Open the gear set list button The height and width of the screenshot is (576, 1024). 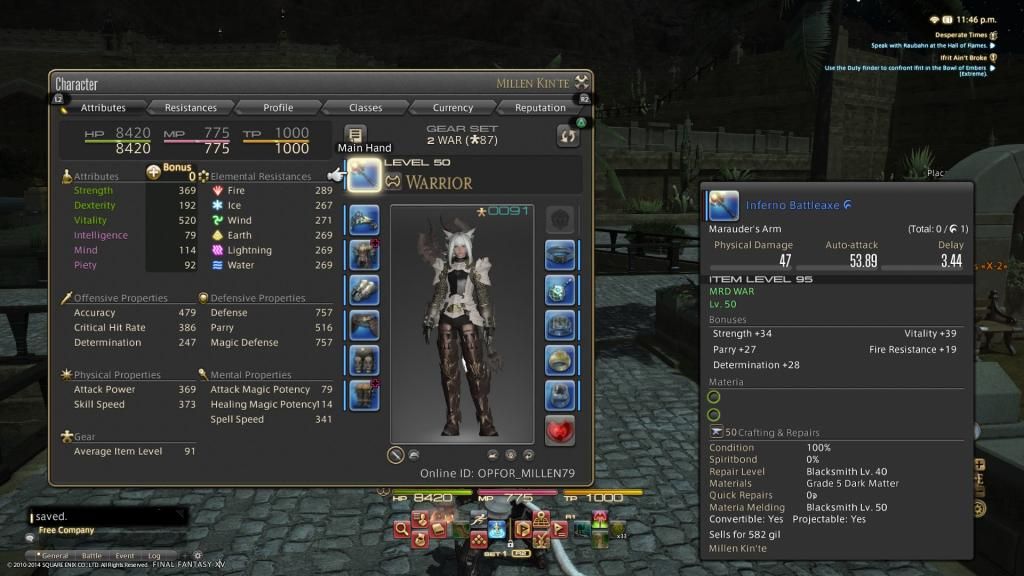[355, 134]
